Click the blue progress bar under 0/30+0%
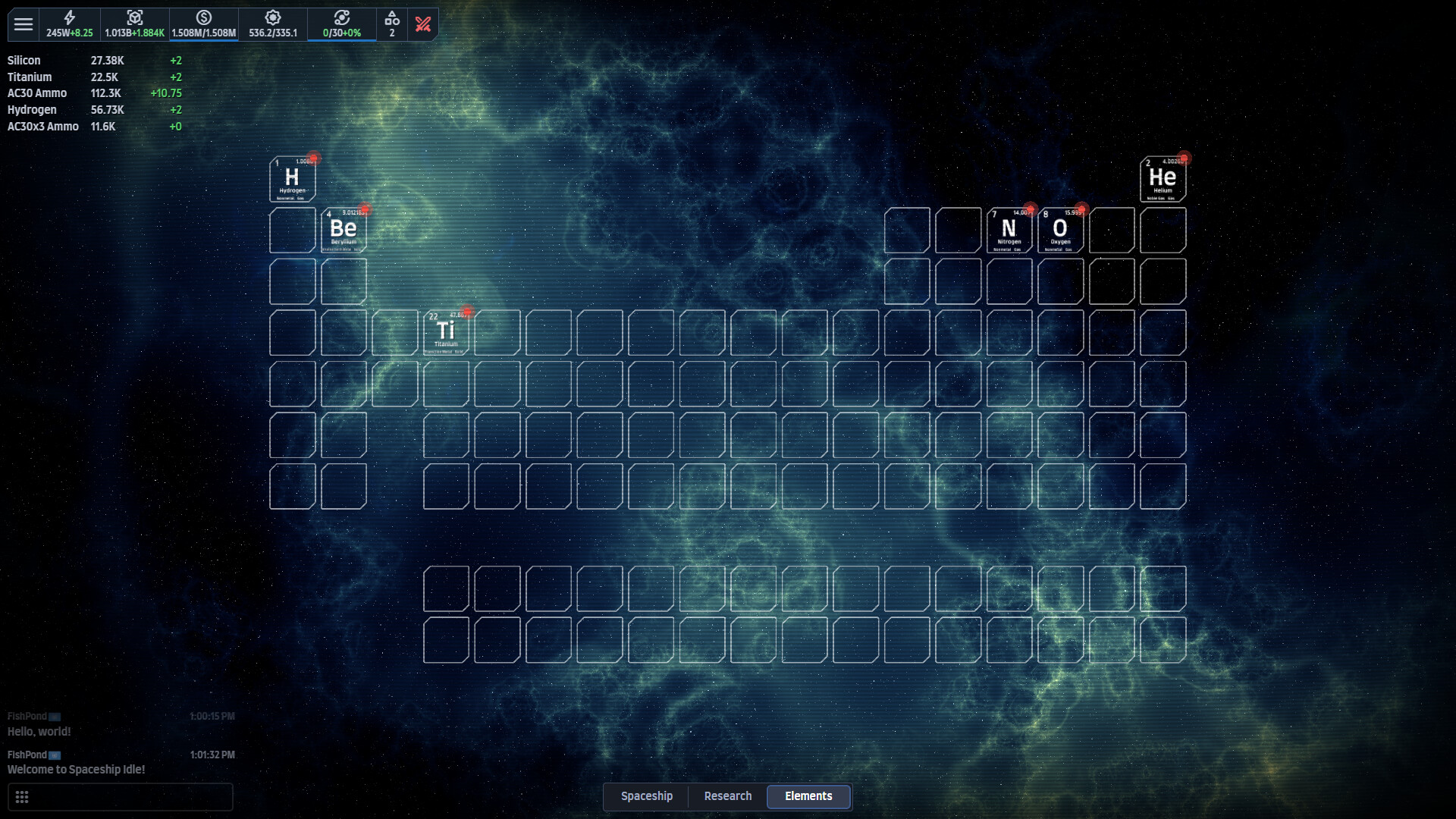Image resolution: width=1456 pixels, height=819 pixels. [342, 42]
